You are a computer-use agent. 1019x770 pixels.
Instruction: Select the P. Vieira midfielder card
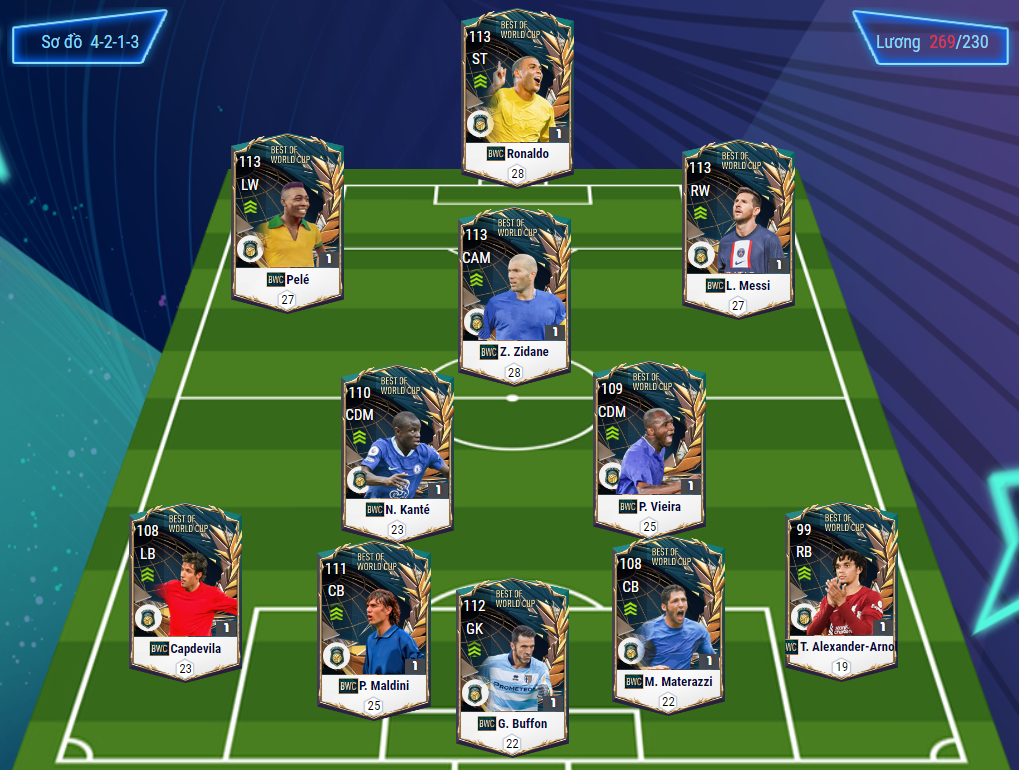(x=649, y=445)
